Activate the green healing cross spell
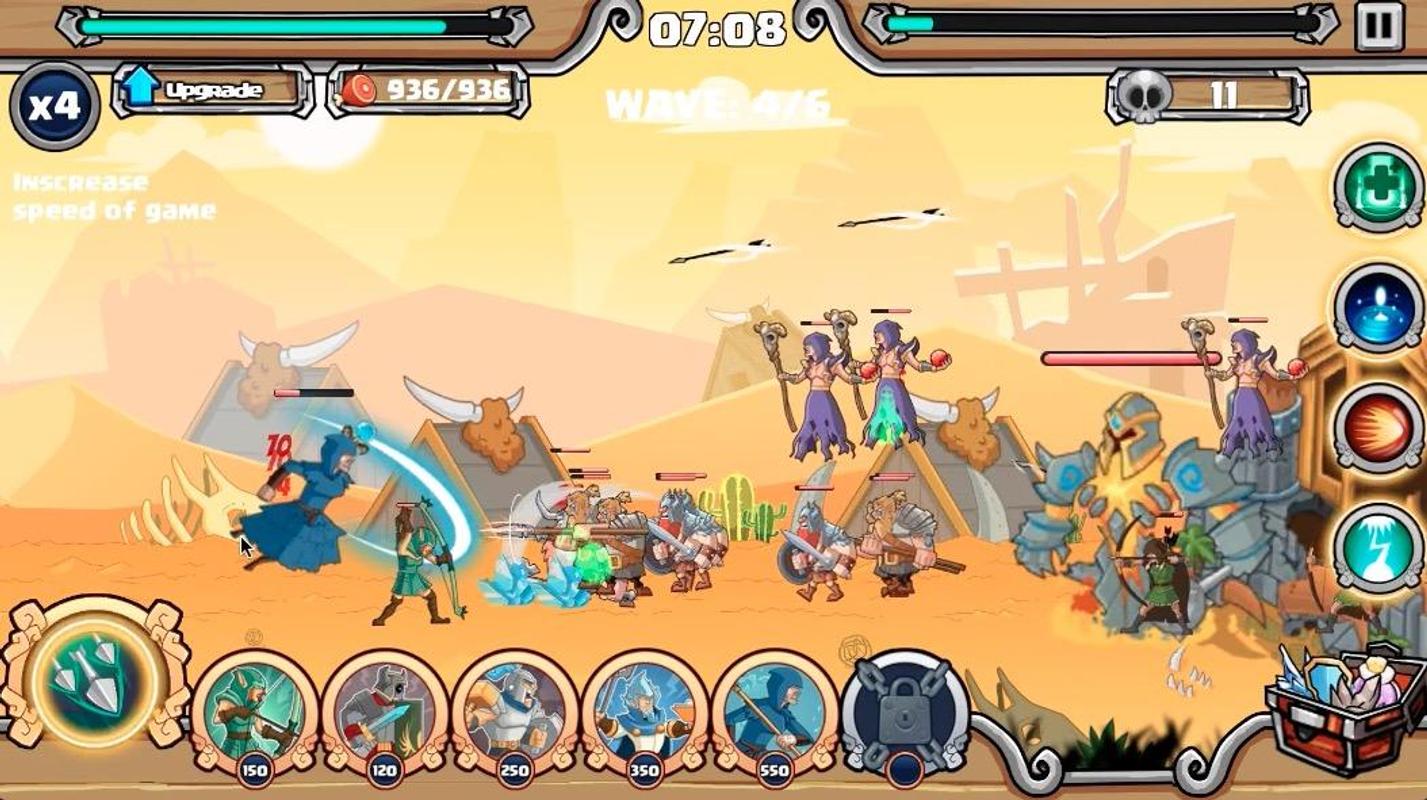 click(1379, 187)
